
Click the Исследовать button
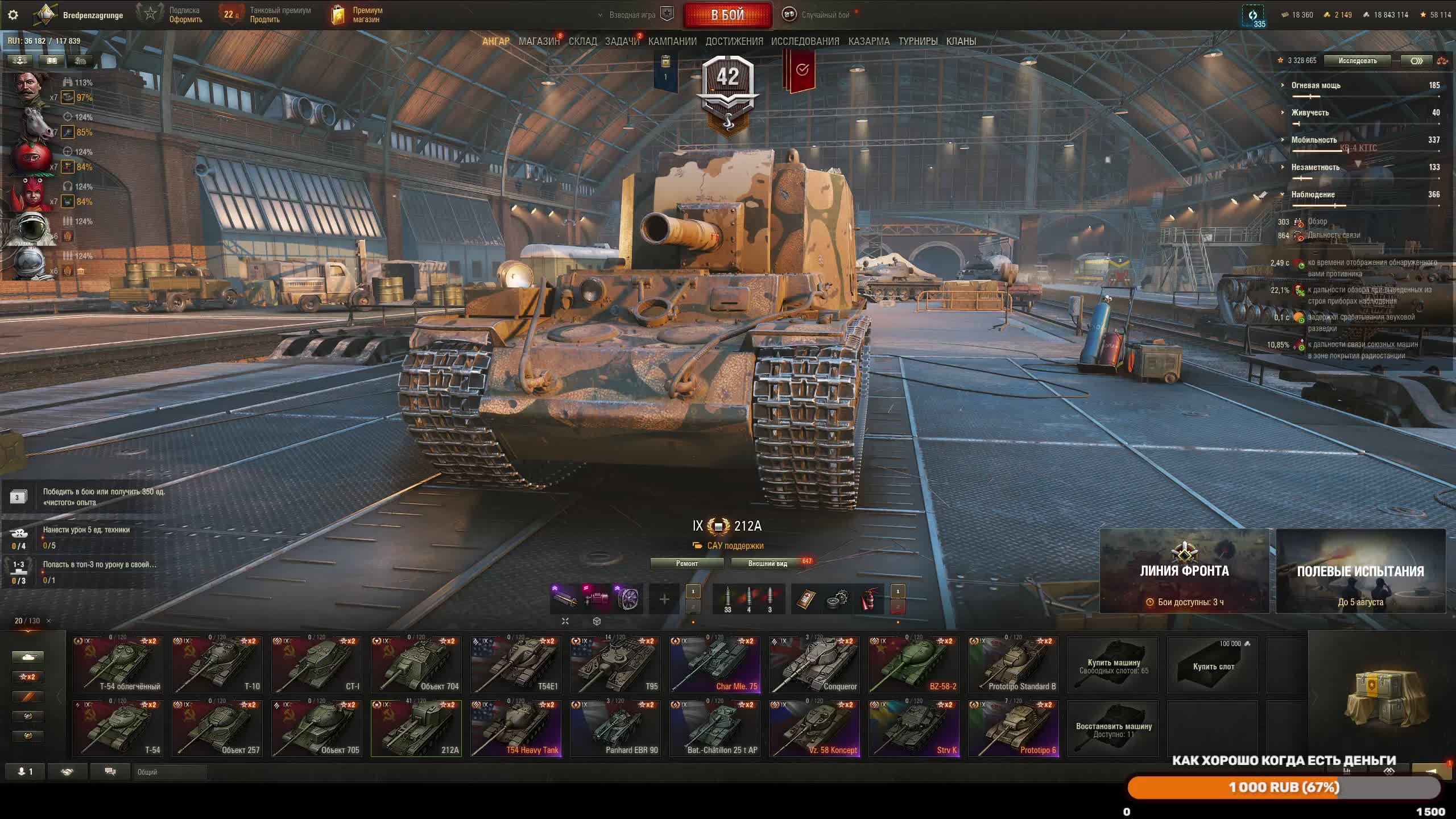pyautogui.click(x=1358, y=61)
